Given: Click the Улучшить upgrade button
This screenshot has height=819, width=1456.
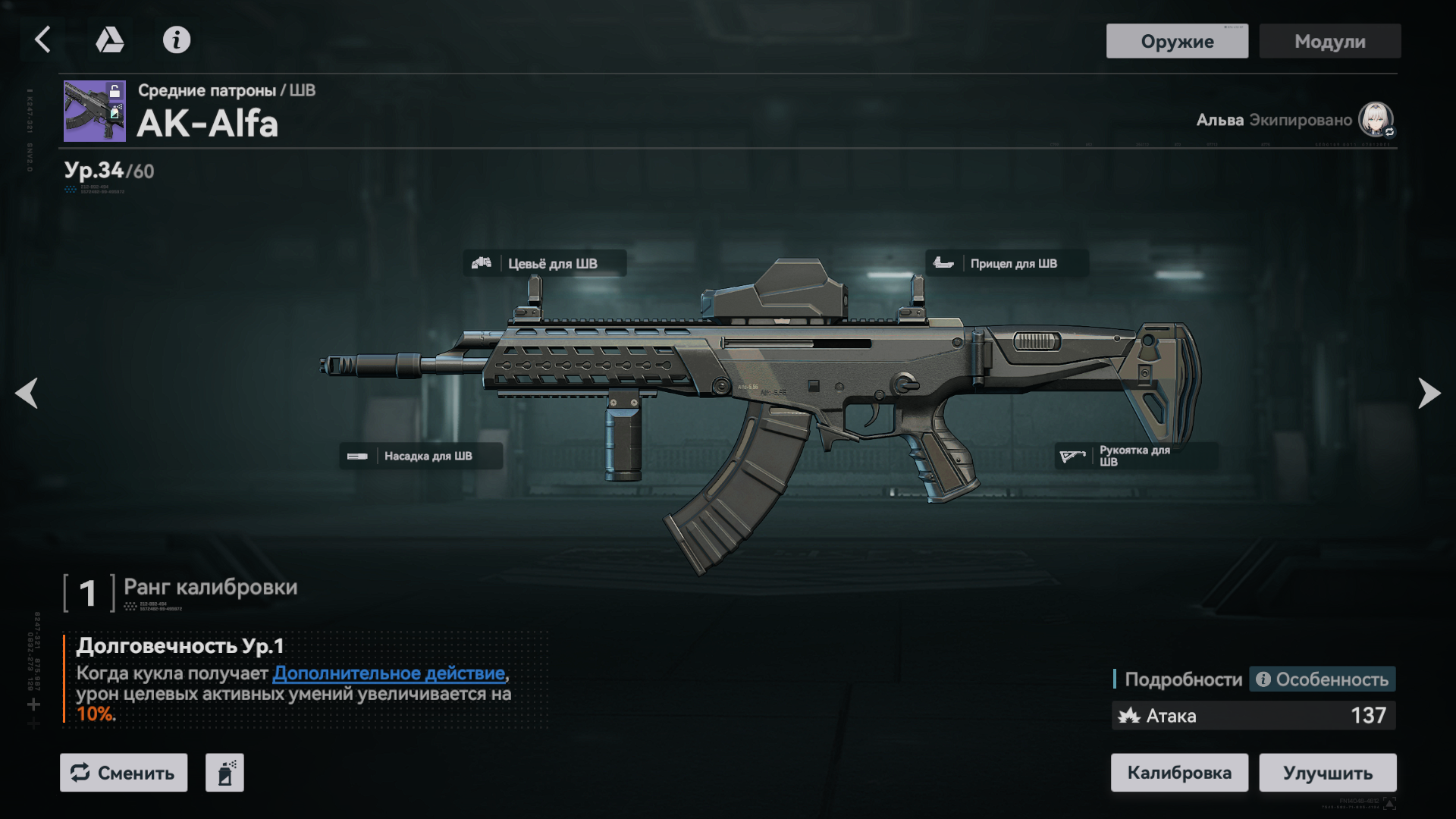Looking at the screenshot, I should point(1327,773).
